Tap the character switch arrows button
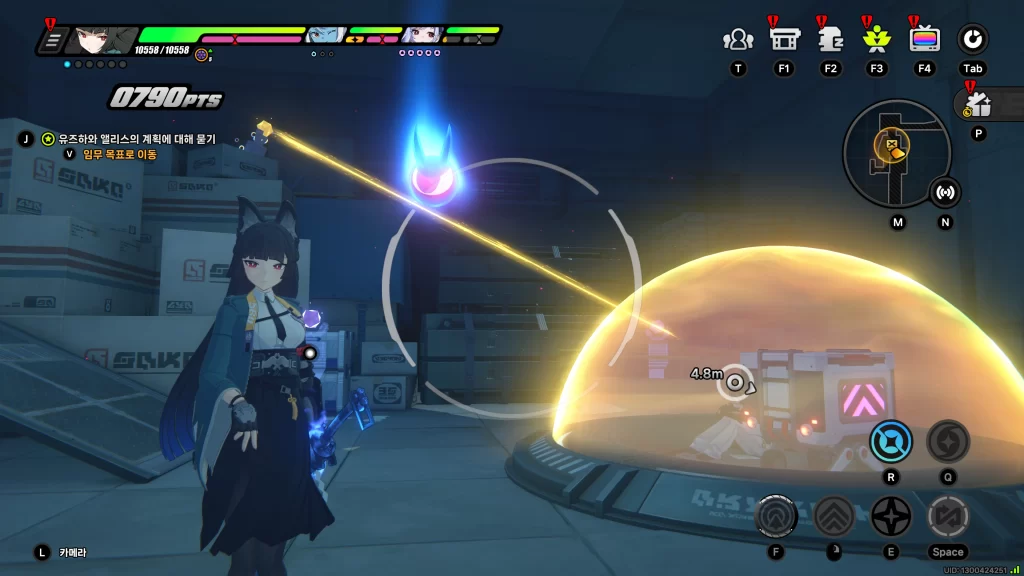The height and width of the screenshot is (576, 1024). pos(947,517)
